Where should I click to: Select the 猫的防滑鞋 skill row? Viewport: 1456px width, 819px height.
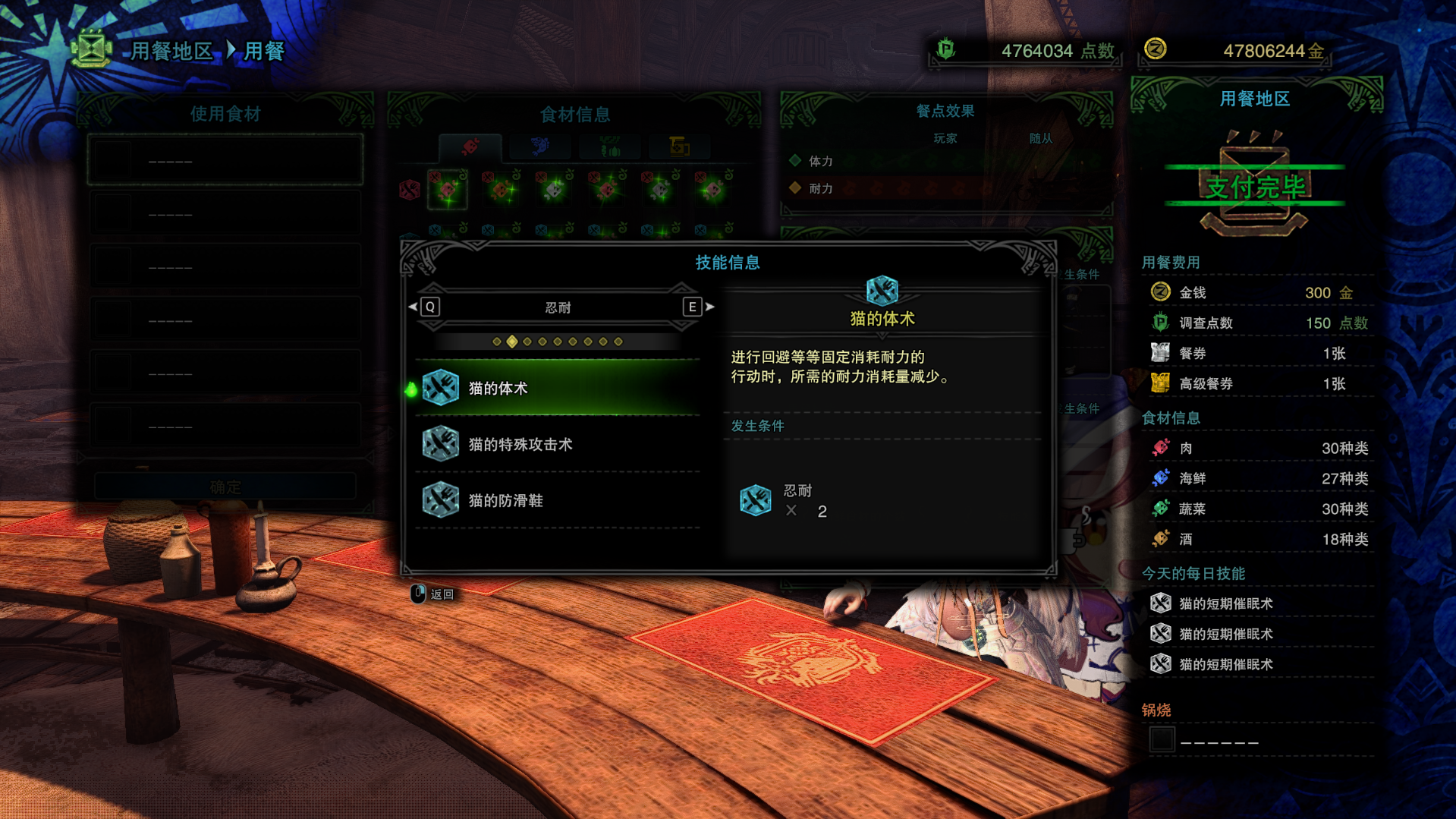(x=558, y=500)
